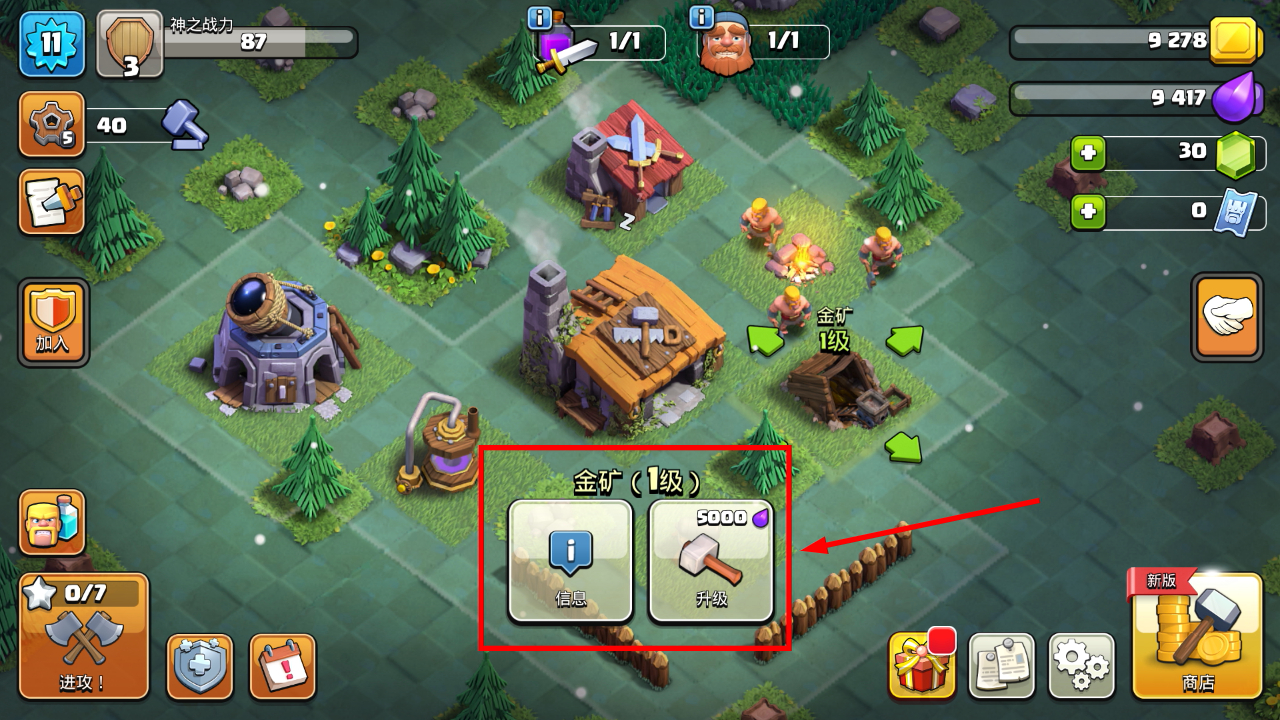Open the red gift box rewards
1280x720 pixels.
coord(921,664)
